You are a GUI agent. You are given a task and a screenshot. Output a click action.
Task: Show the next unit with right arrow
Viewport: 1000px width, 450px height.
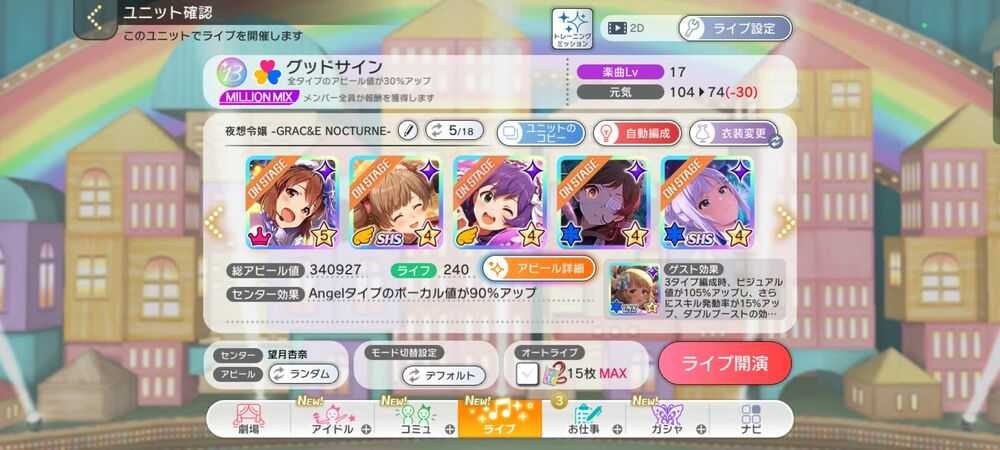[785, 221]
